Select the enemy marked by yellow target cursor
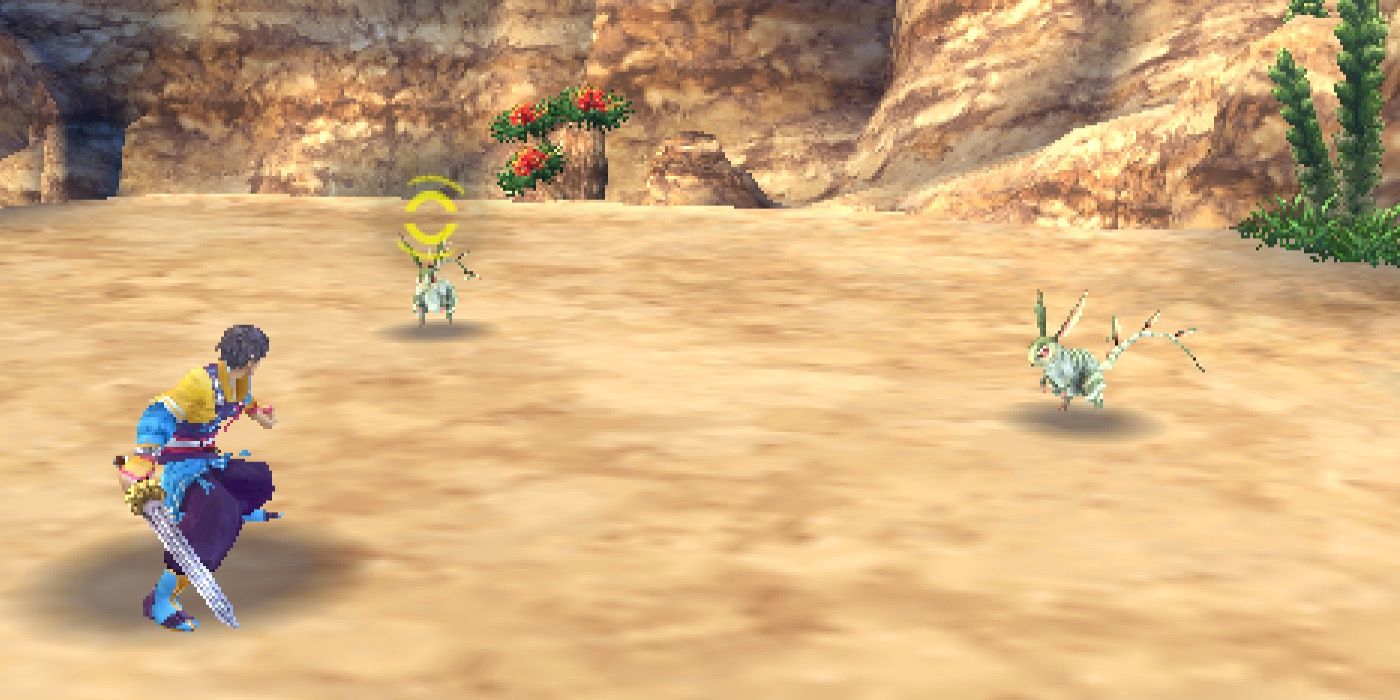Screen dimensions: 1400x700 pos(436,290)
